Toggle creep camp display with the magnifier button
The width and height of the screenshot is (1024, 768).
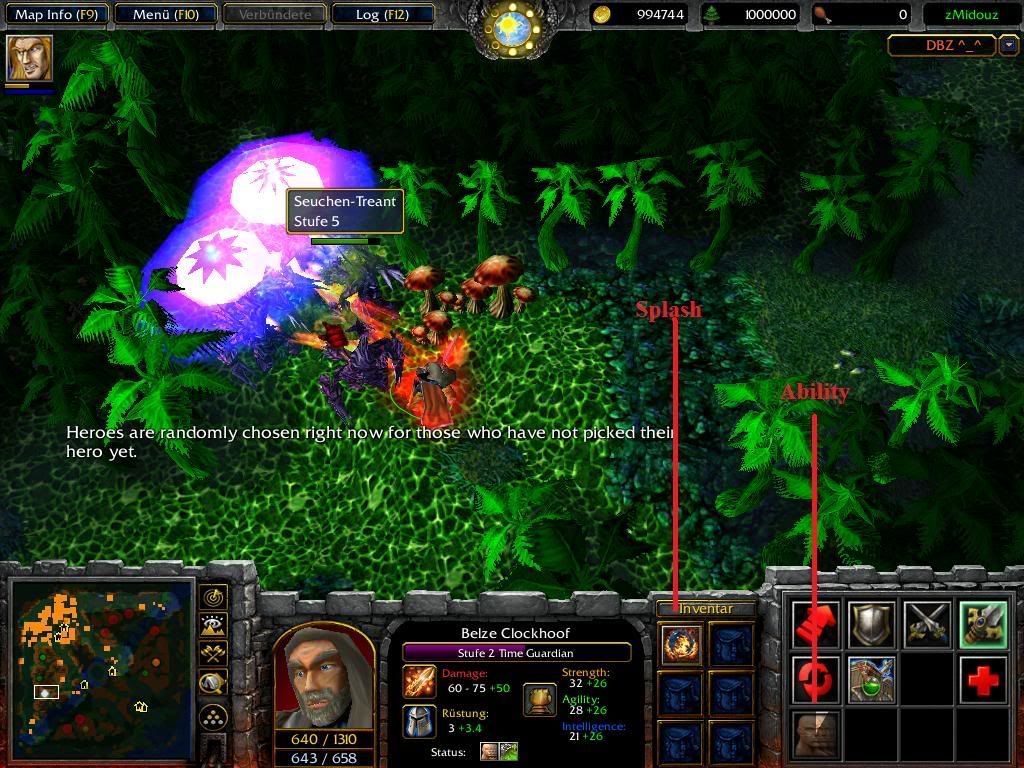213,683
